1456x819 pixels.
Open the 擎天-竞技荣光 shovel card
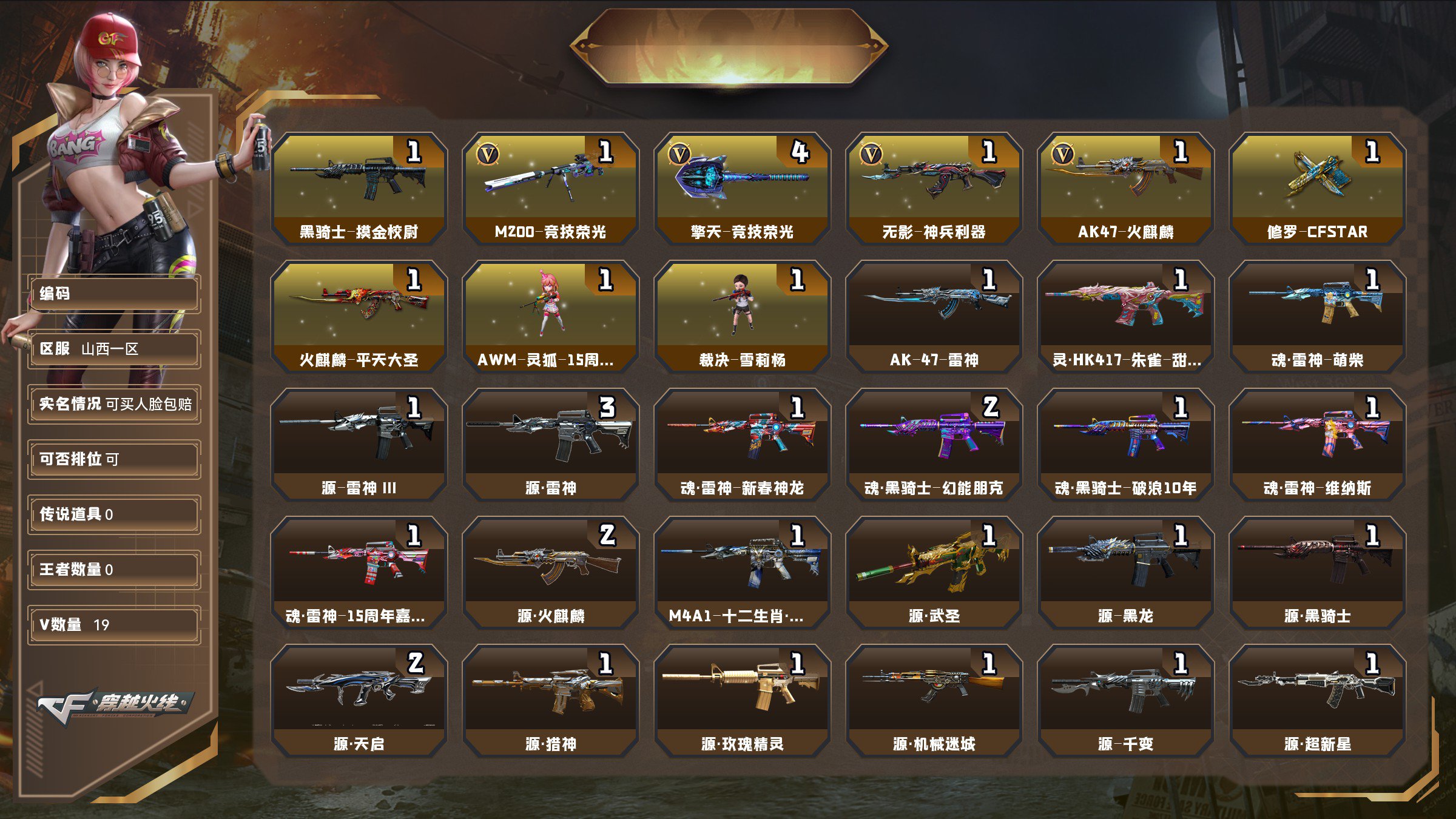point(742,188)
